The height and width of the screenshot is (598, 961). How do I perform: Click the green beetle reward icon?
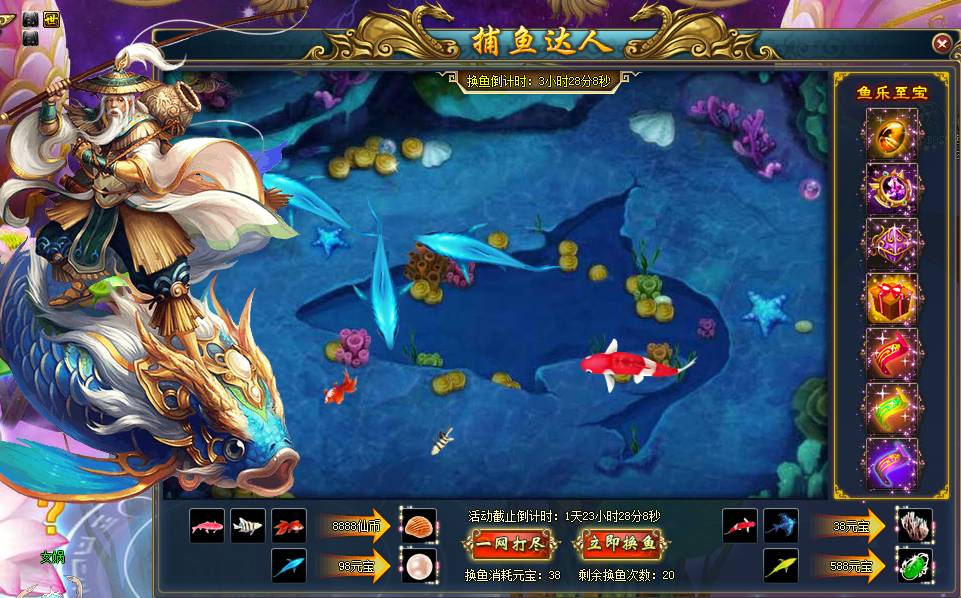tap(914, 566)
